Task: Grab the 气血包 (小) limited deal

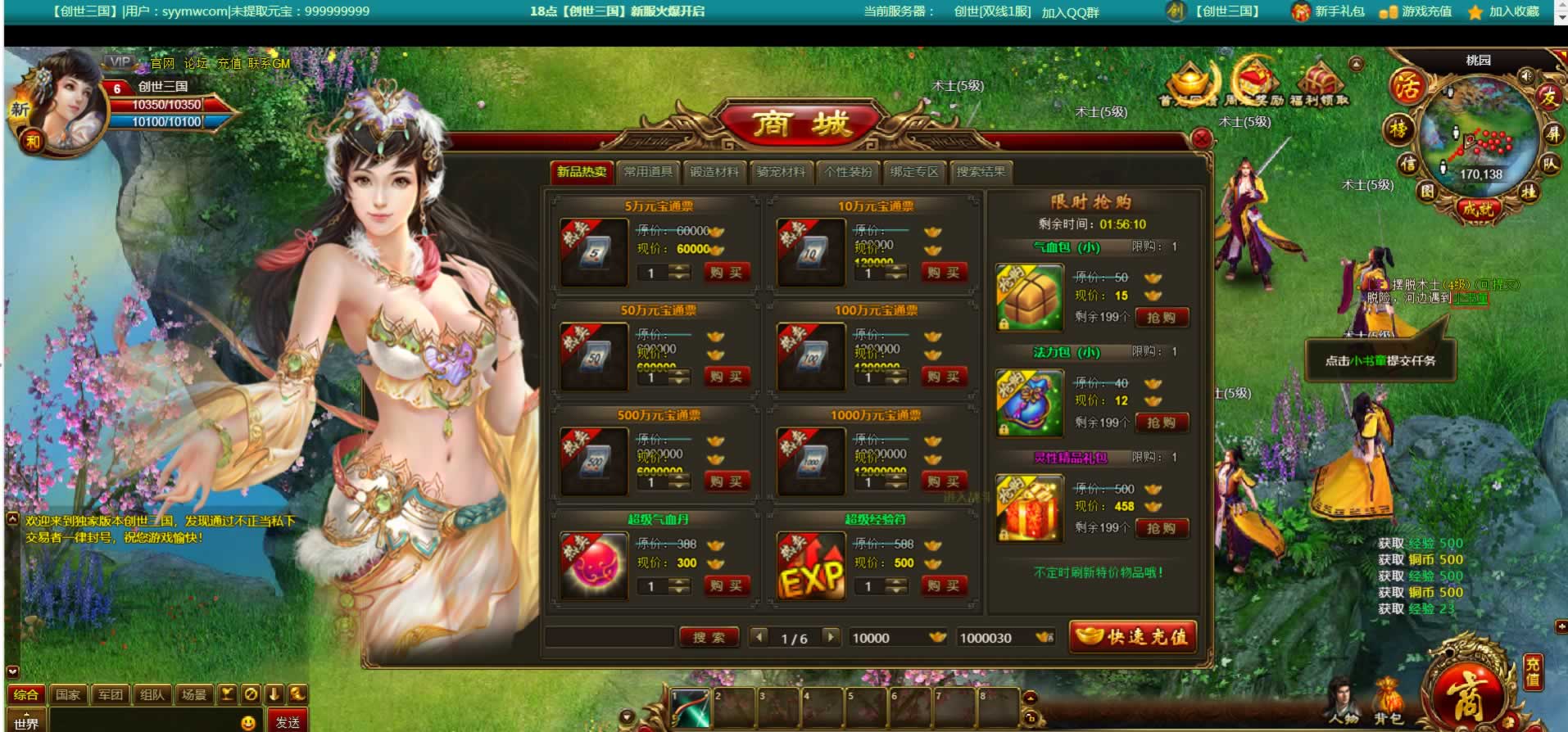Action: point(1161,318)
